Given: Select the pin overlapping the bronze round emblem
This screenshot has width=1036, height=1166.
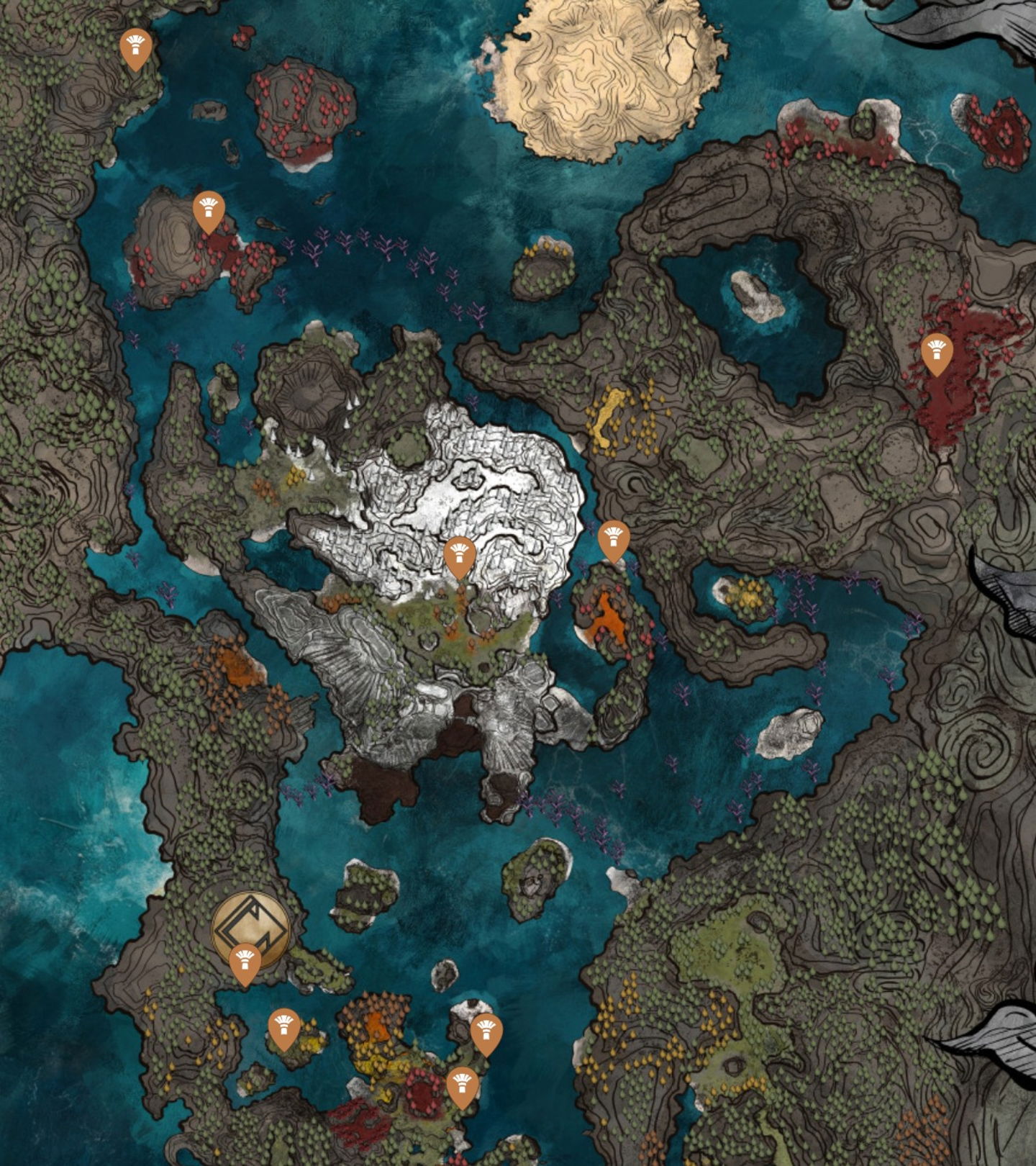Looking at the screenshot, I should tap(245, 962).
